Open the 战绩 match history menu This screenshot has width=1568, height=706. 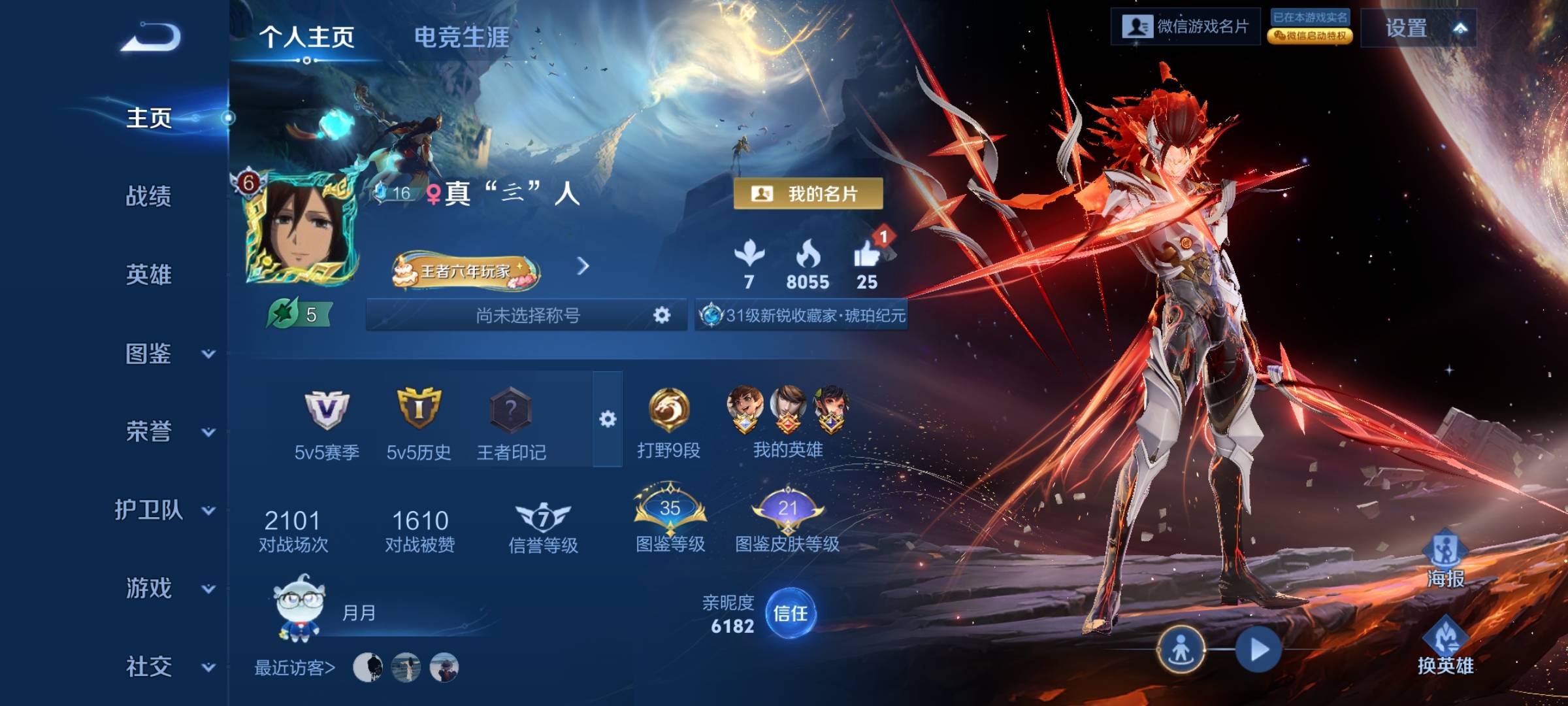tap(148, 196)
